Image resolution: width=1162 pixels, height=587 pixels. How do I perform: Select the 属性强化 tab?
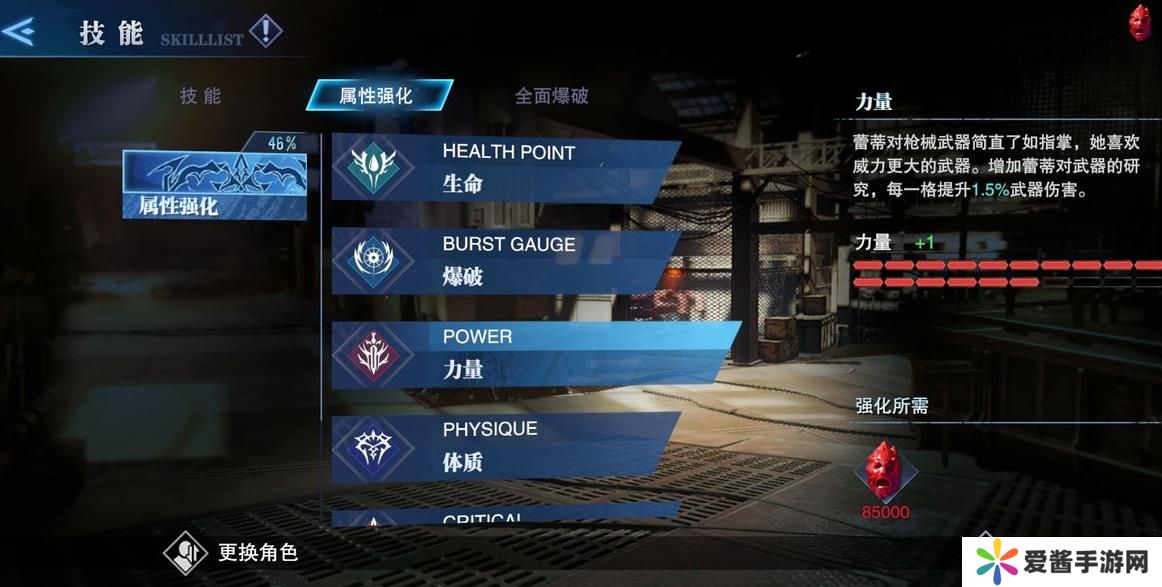pyautogui.click(x=377, y=96)
